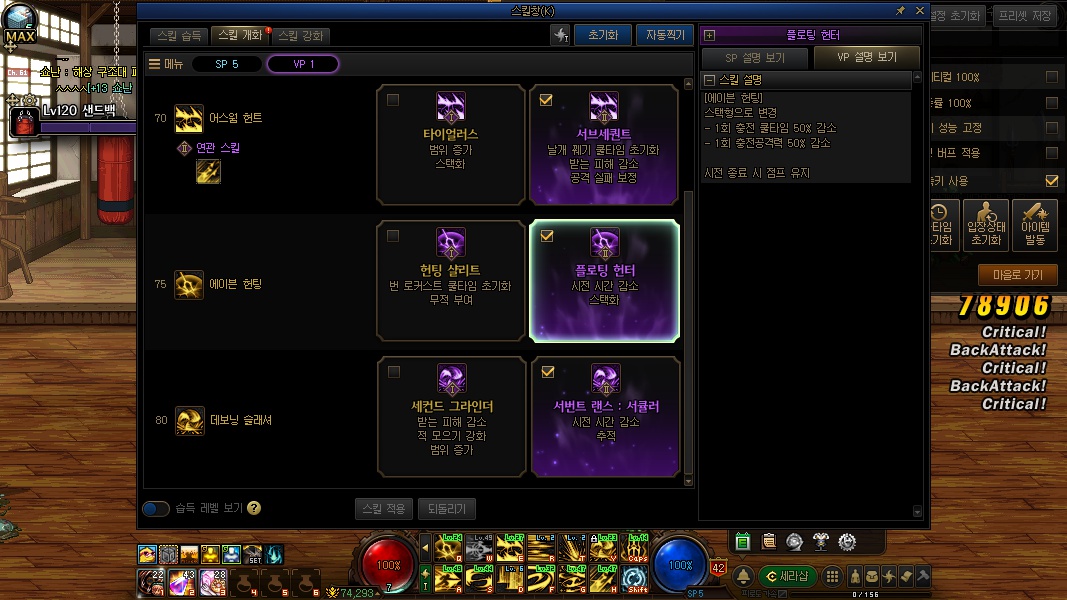The height and width of the screenshot is (600, 1067).
Task: Tick the 헌팅 샬리트 checkbox
Action: 393,236
